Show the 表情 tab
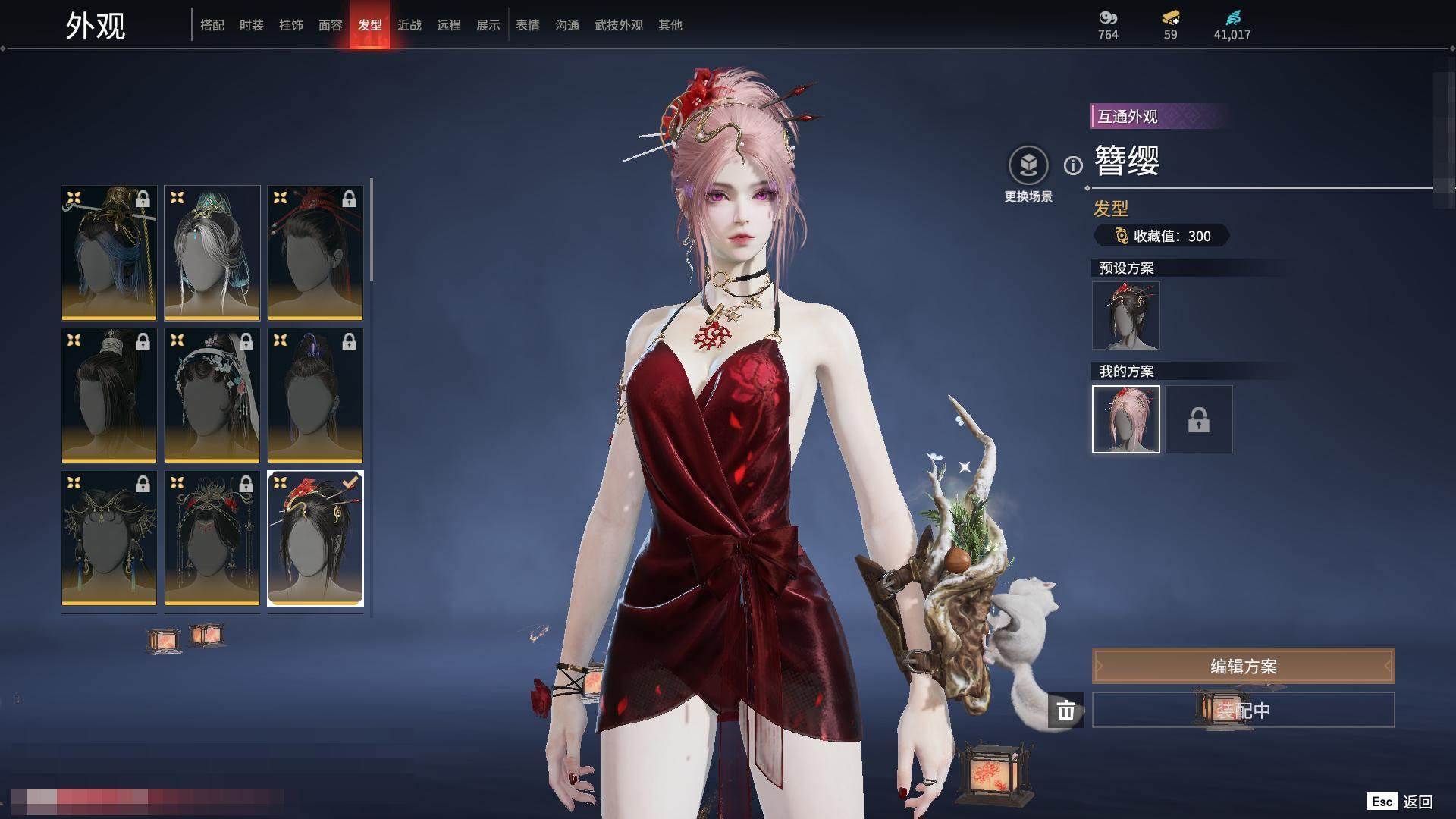 [528, 25]
